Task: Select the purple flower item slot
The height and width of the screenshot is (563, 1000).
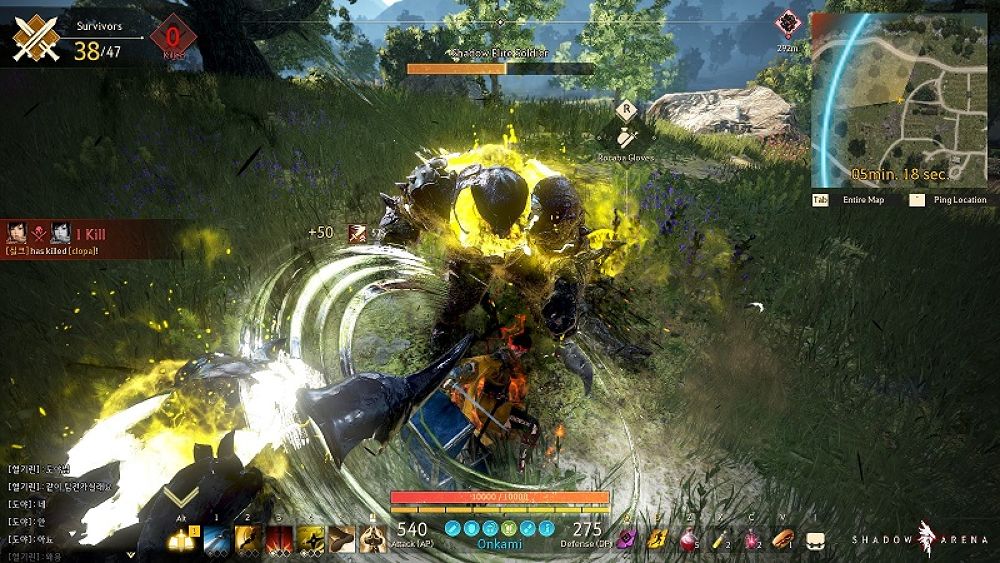Action: 627,540
